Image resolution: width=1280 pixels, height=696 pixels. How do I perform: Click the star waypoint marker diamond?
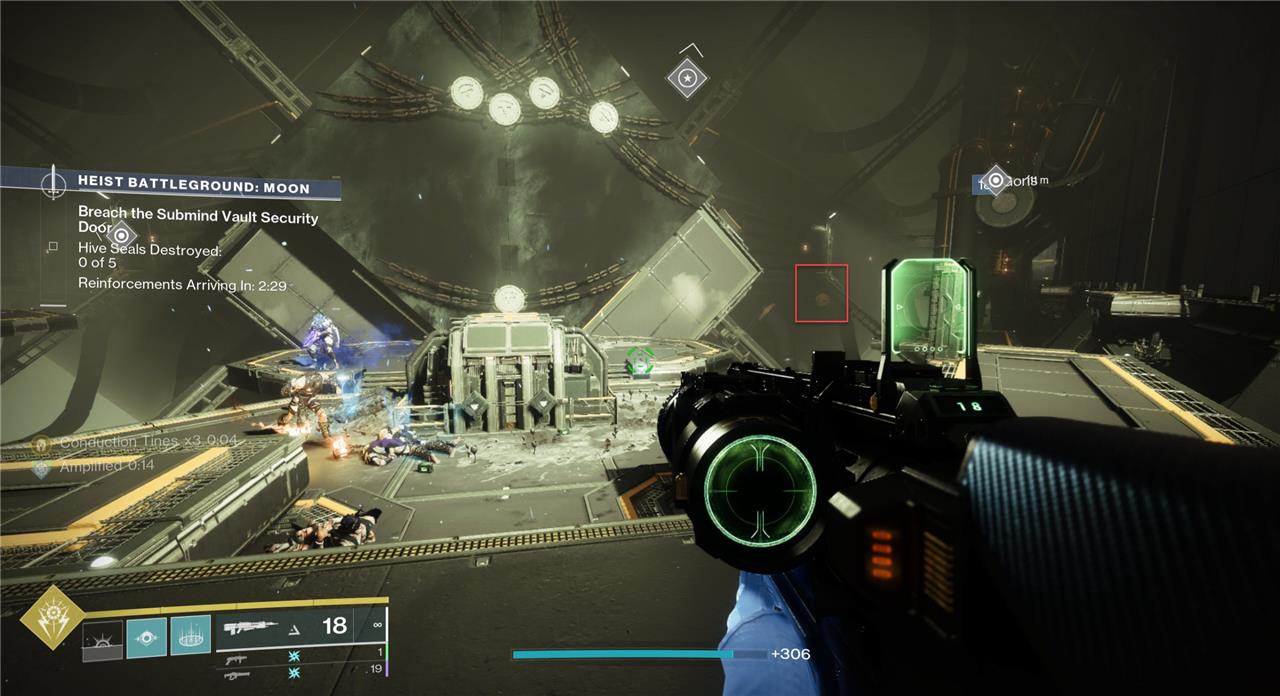pyautogui.click(x=686, y=77)
